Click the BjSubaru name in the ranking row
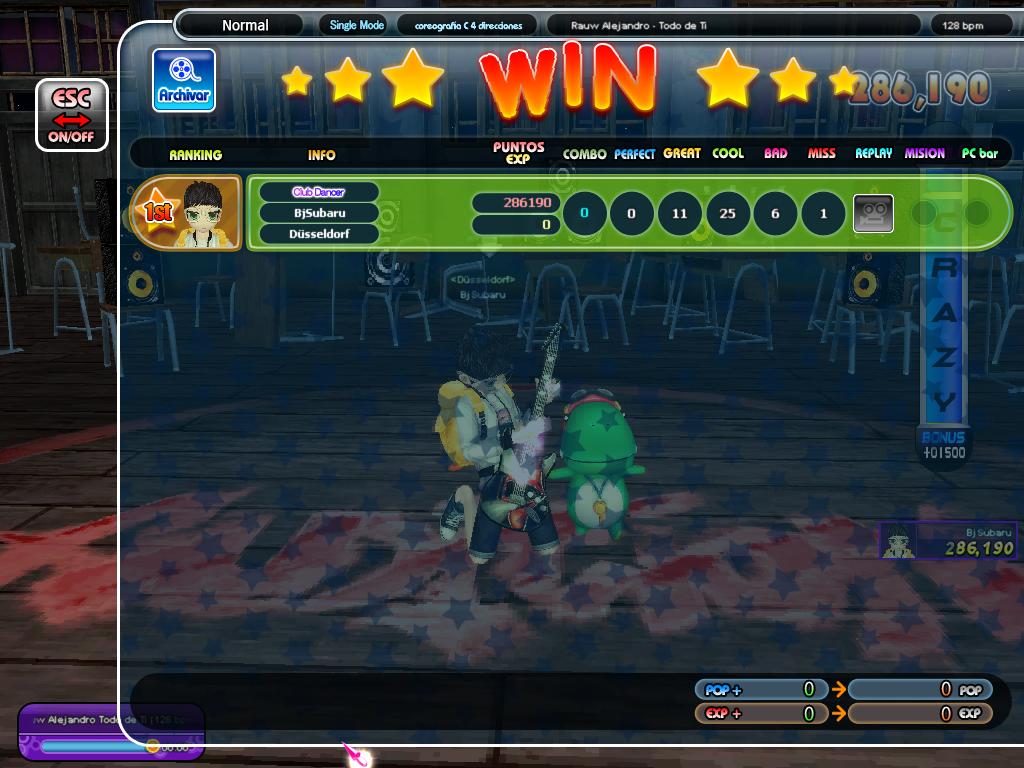 [x=319, y=213]
